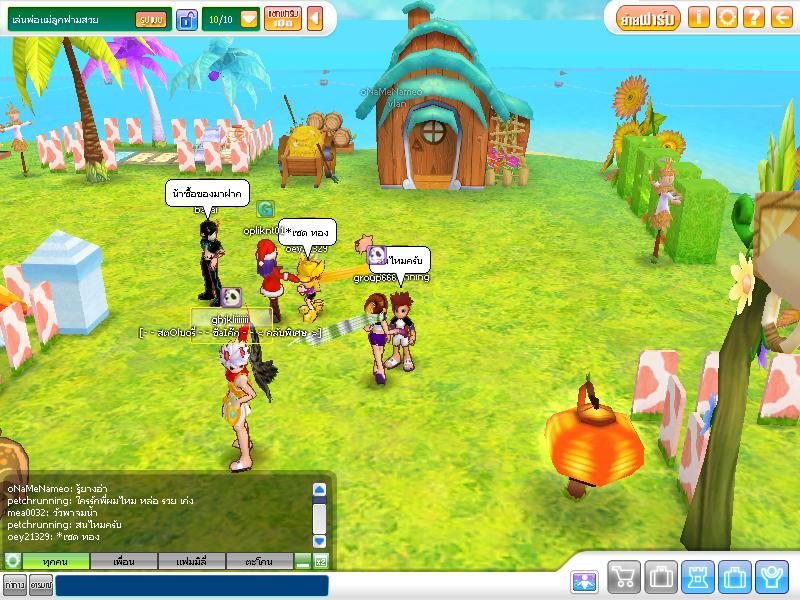Open the shop with the shopping cart icon
800x600 pixels.
pos(623,578)
